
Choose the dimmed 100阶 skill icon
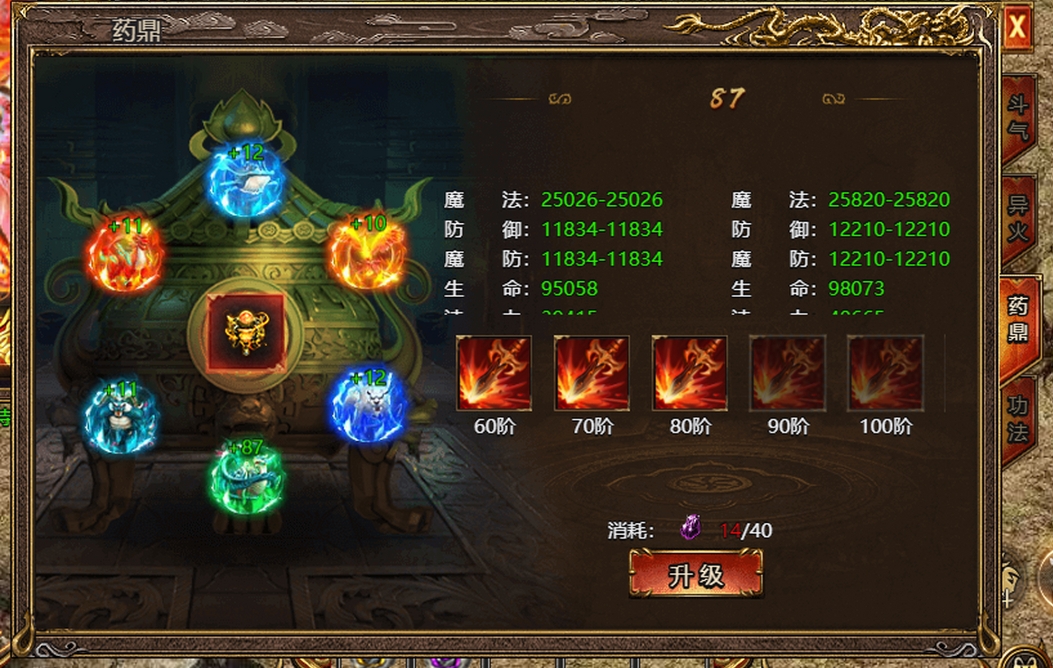tap(885, 373)
